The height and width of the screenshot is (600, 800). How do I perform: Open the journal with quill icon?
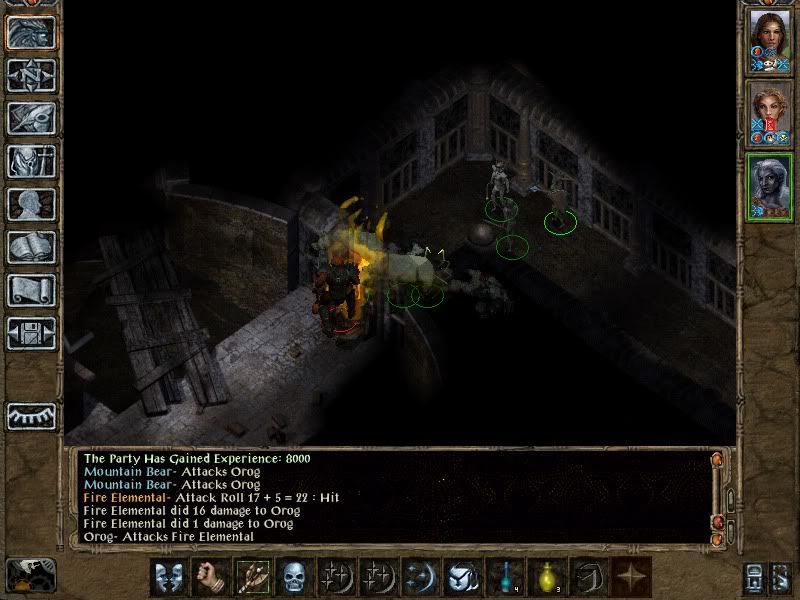pyautogui.click(x=31, y=118)
